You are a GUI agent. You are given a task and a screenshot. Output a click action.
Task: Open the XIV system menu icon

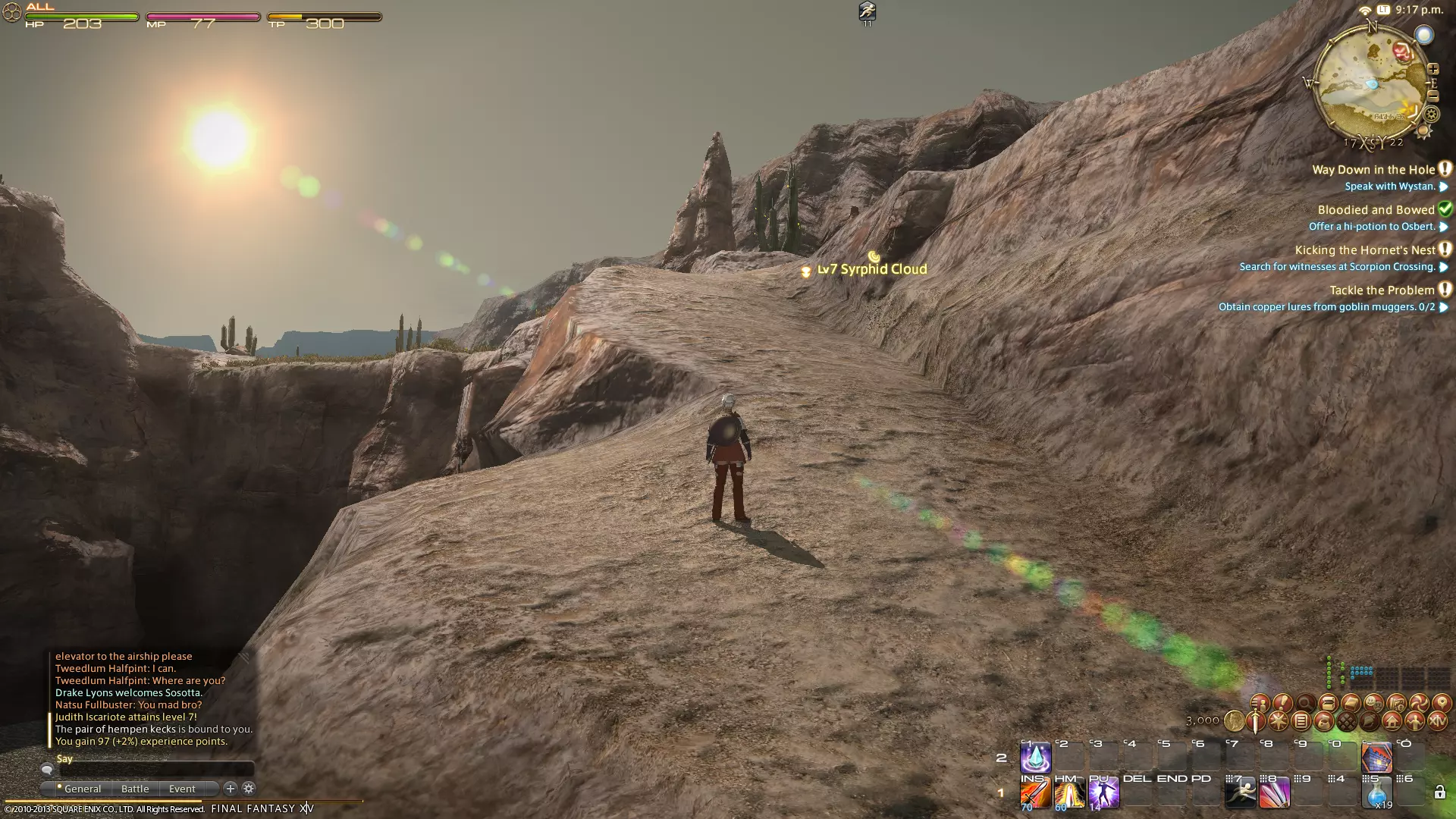[x=1437, y=721]
